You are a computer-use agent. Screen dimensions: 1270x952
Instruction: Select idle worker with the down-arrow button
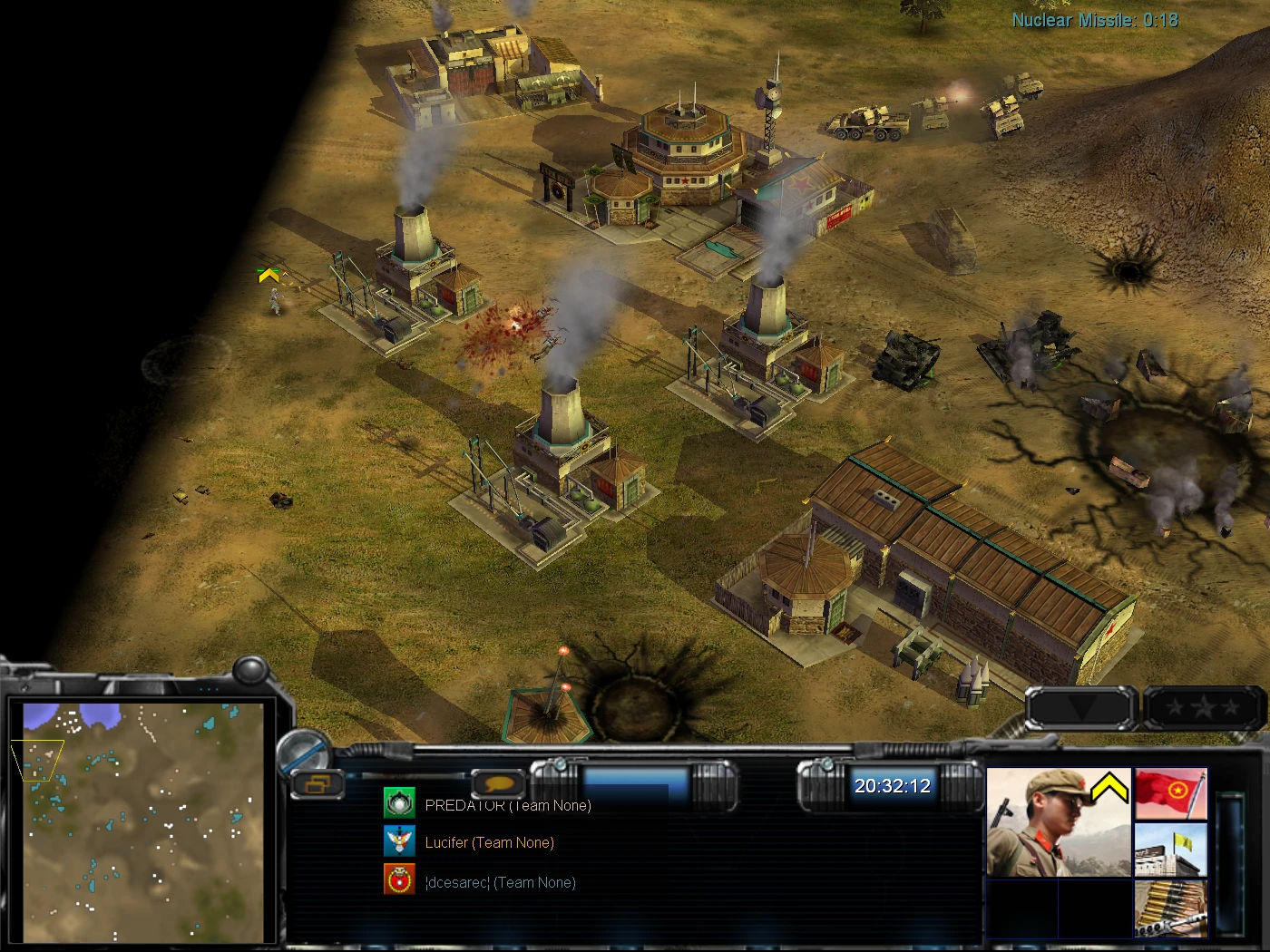point(1081,707)
